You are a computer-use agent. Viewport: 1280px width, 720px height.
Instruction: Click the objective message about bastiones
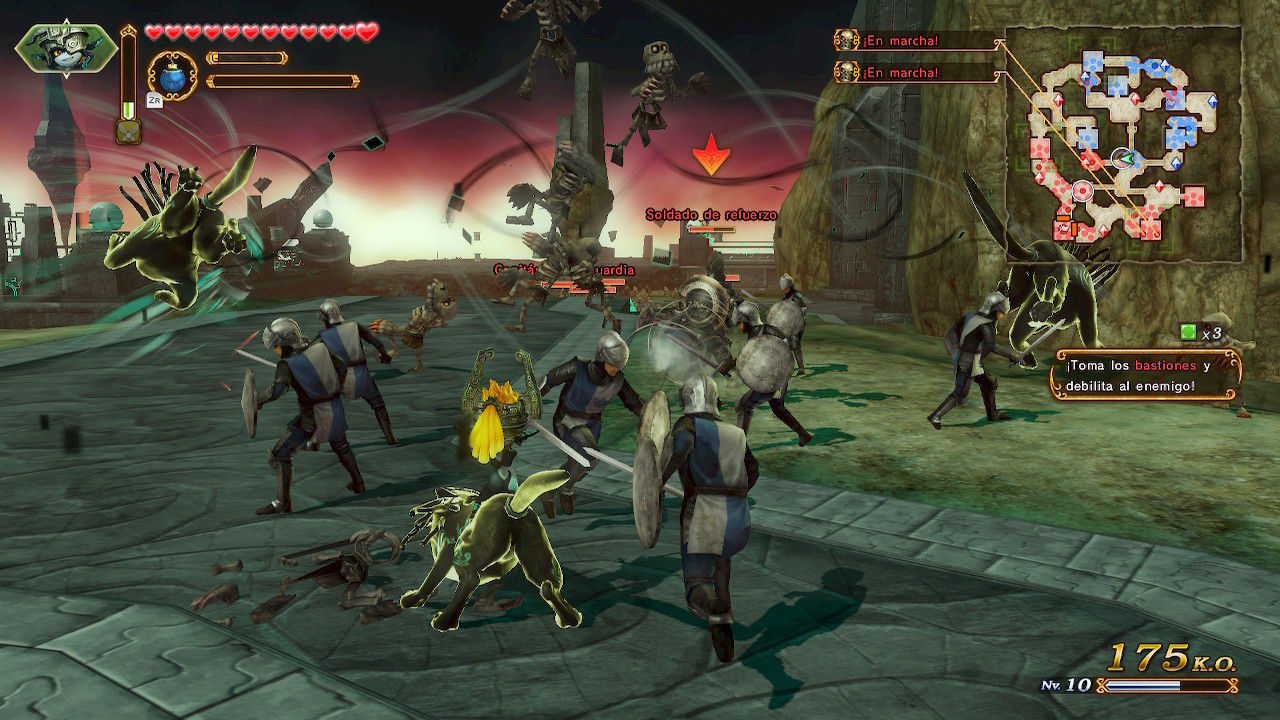(x=1145, y=375)
